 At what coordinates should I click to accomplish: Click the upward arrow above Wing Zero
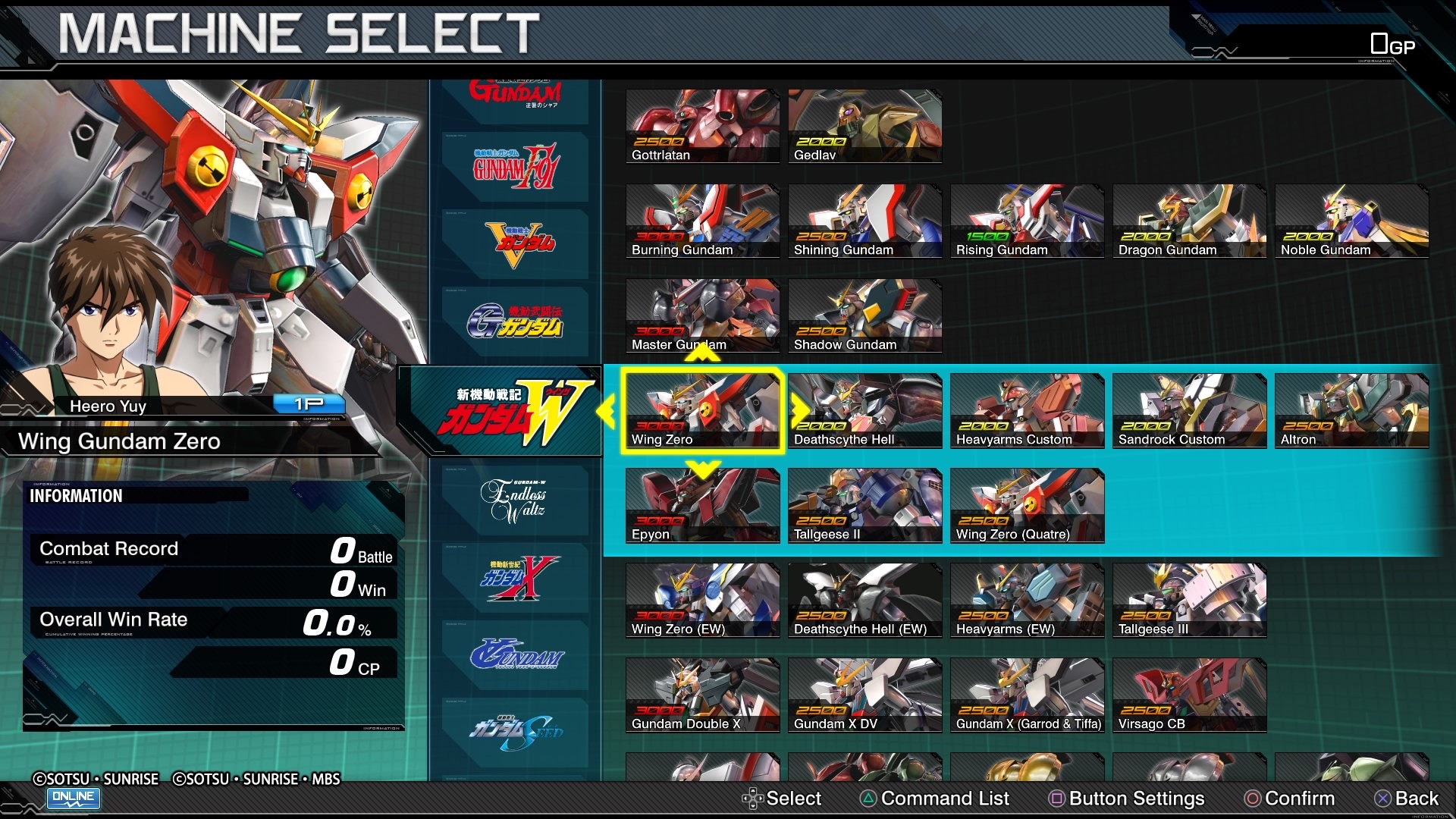[x=701, y=353]
